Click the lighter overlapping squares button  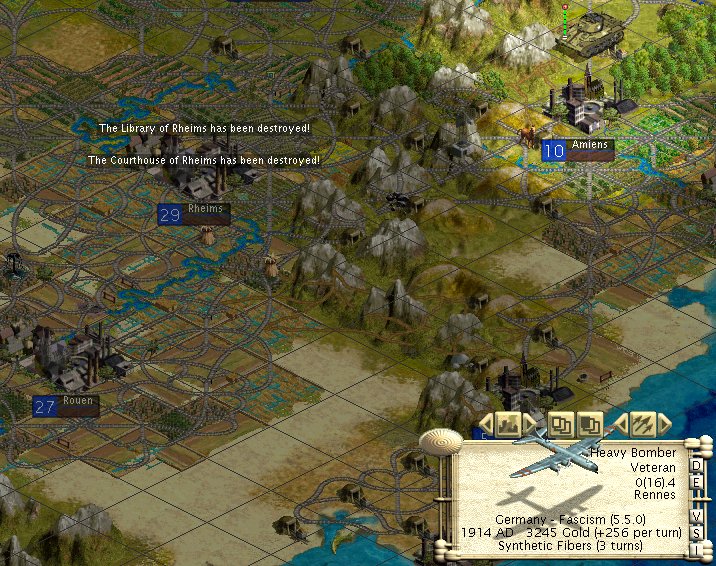click(x=562, y=424)
